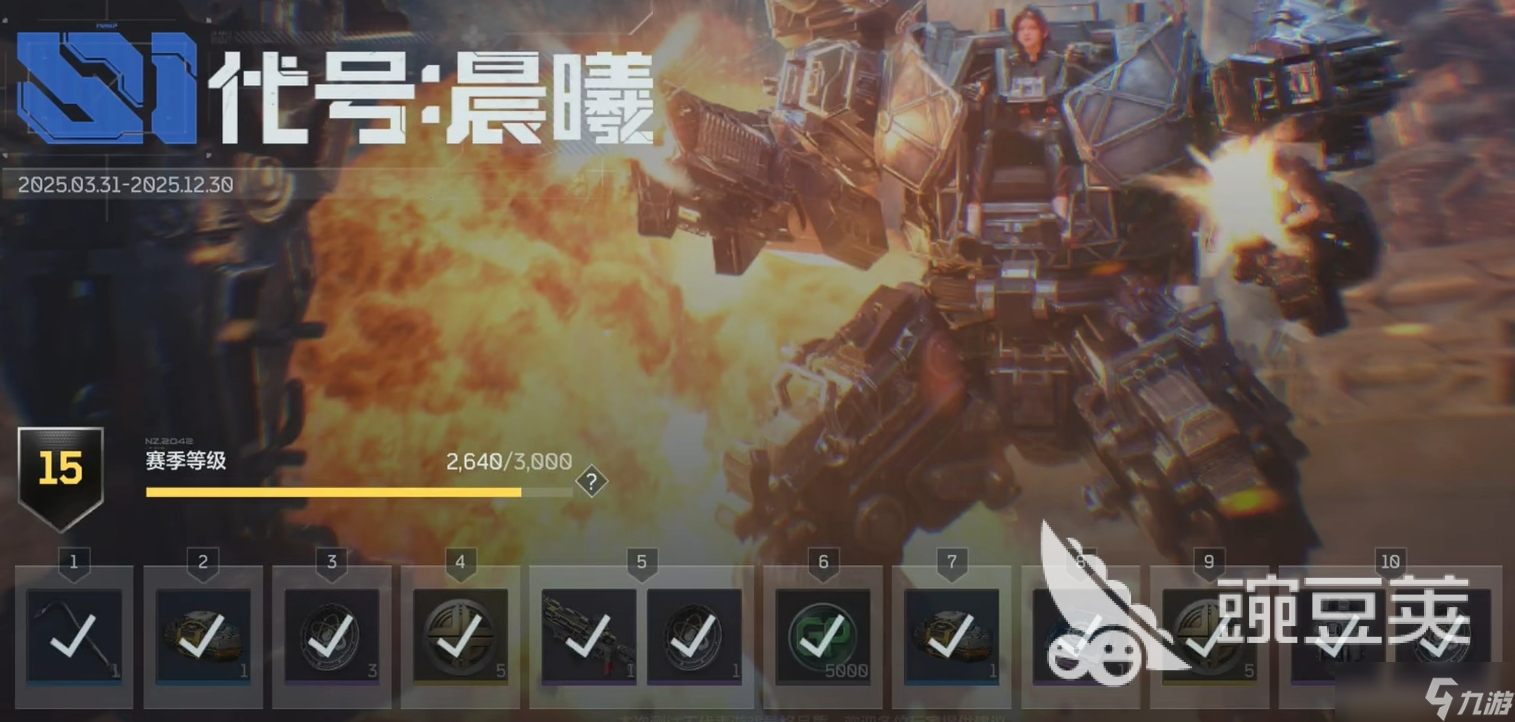Open the help question mark near the progress bar
Image resolution: width=1515 pixels, height=722 pixels.
coord(592,482)
